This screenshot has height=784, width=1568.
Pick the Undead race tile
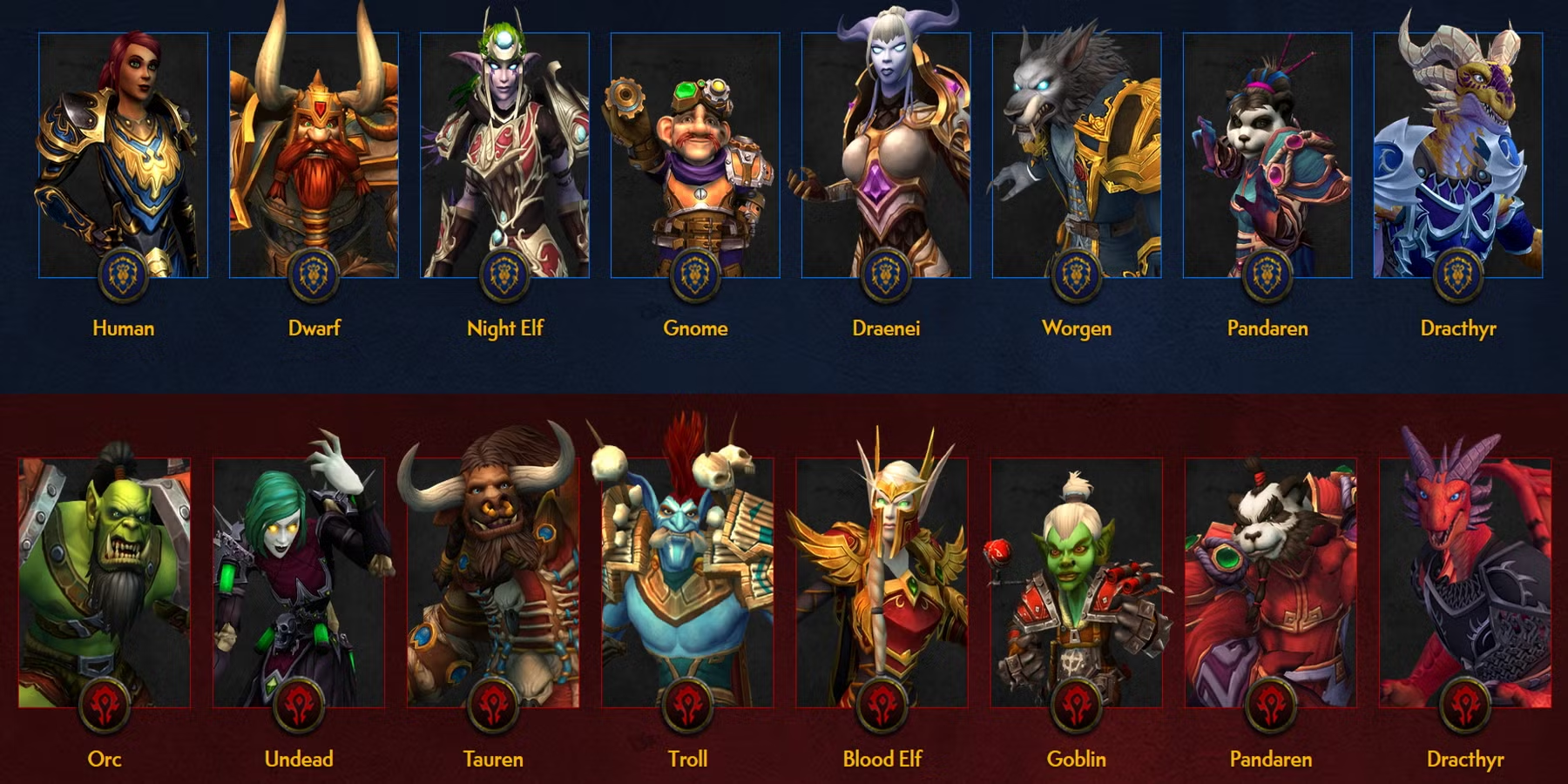tap(299, 582)
